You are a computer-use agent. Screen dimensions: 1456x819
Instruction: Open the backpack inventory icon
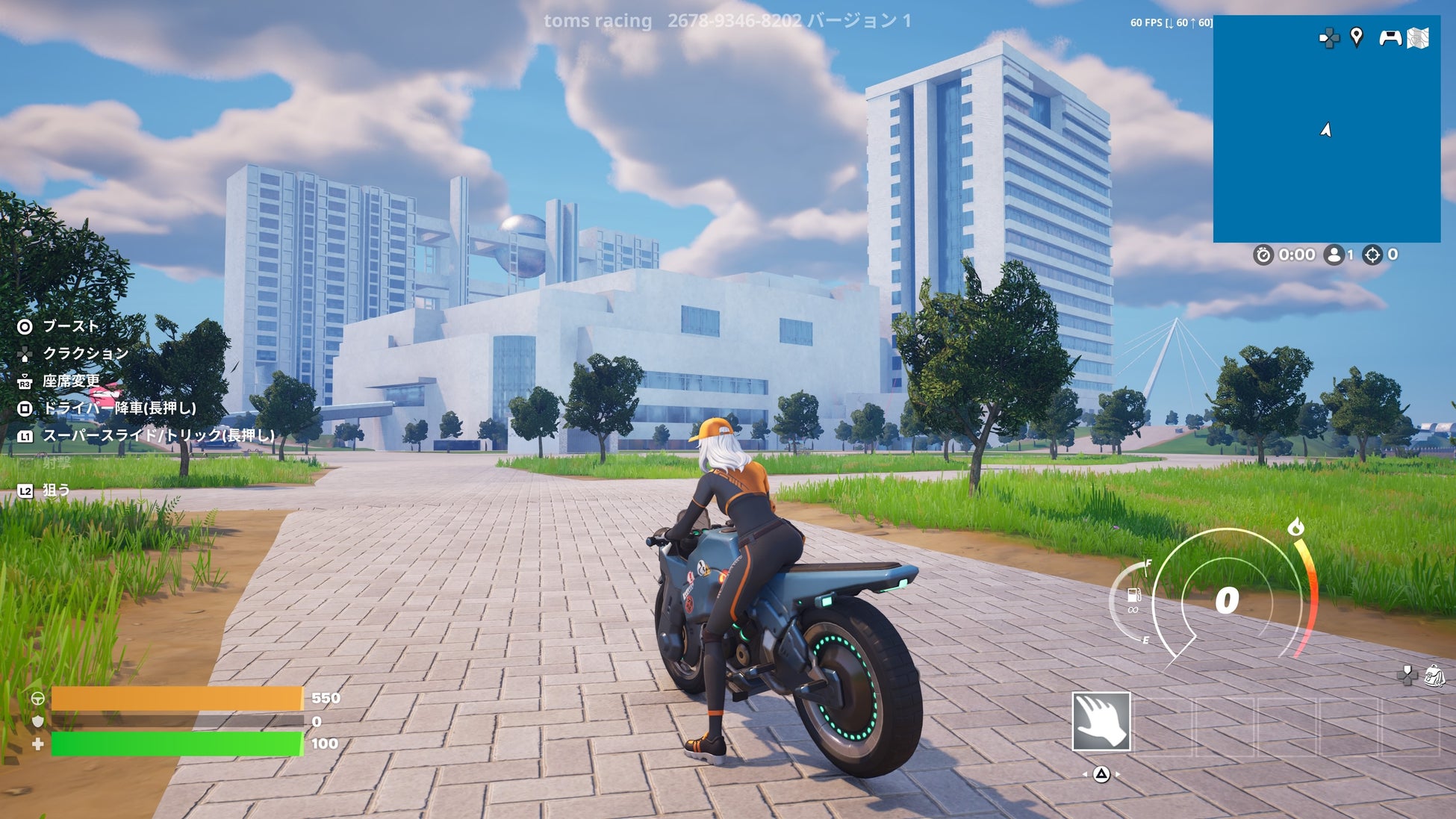(x=1434, y=676)
